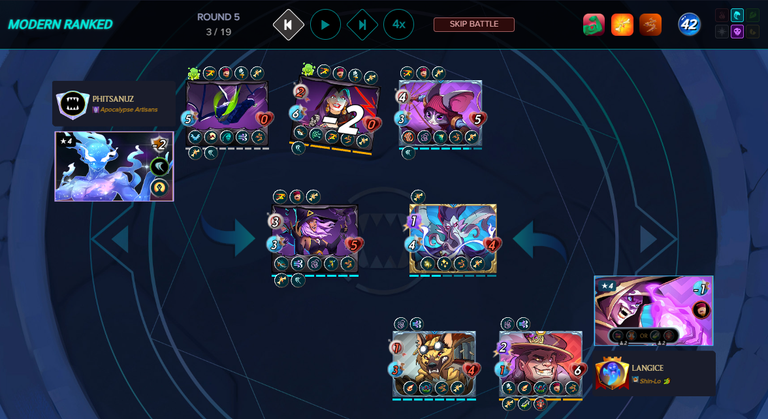The image size is (768, 419).
Task: Select the purple hooded summoner card
Action: [653, 311]
